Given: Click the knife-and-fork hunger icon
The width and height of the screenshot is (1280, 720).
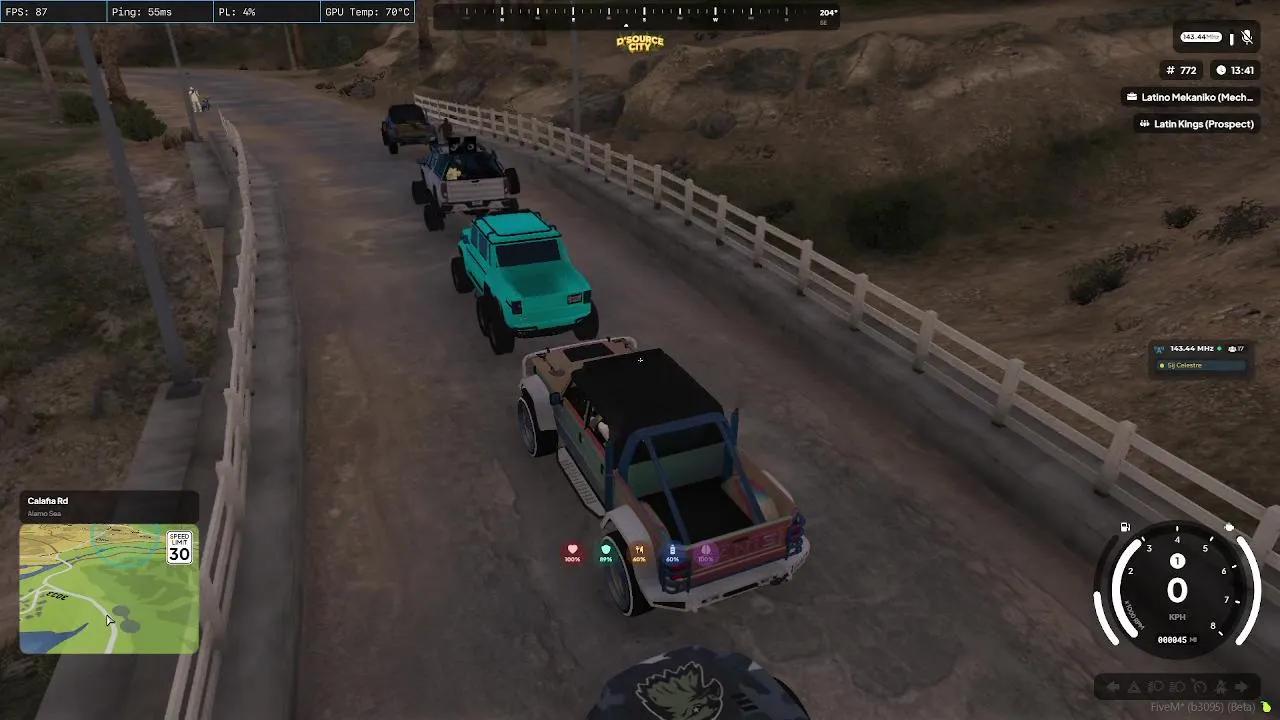Looking at the screenshot, I should [640, 548].
